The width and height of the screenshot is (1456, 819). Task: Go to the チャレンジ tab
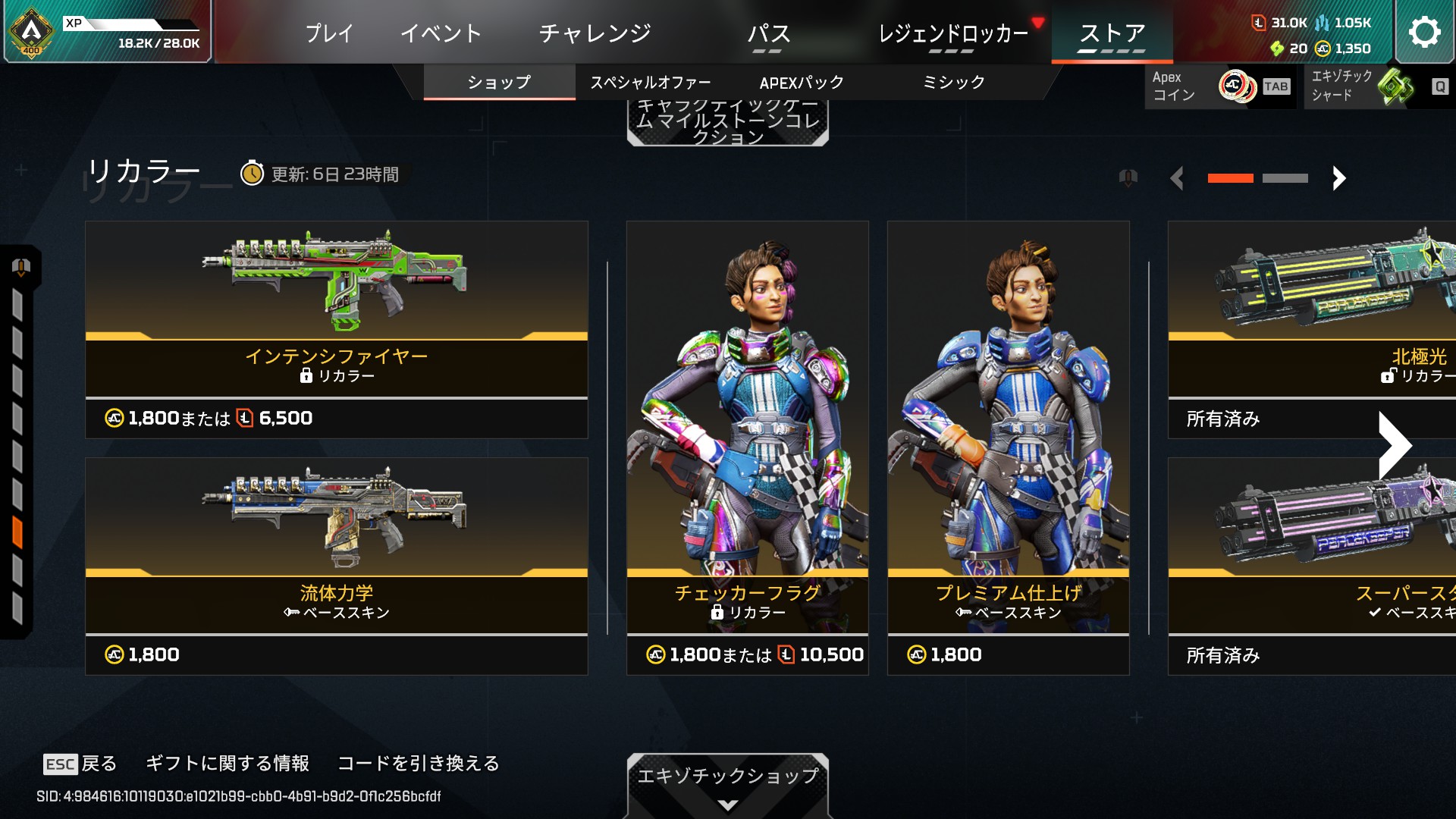595,33
